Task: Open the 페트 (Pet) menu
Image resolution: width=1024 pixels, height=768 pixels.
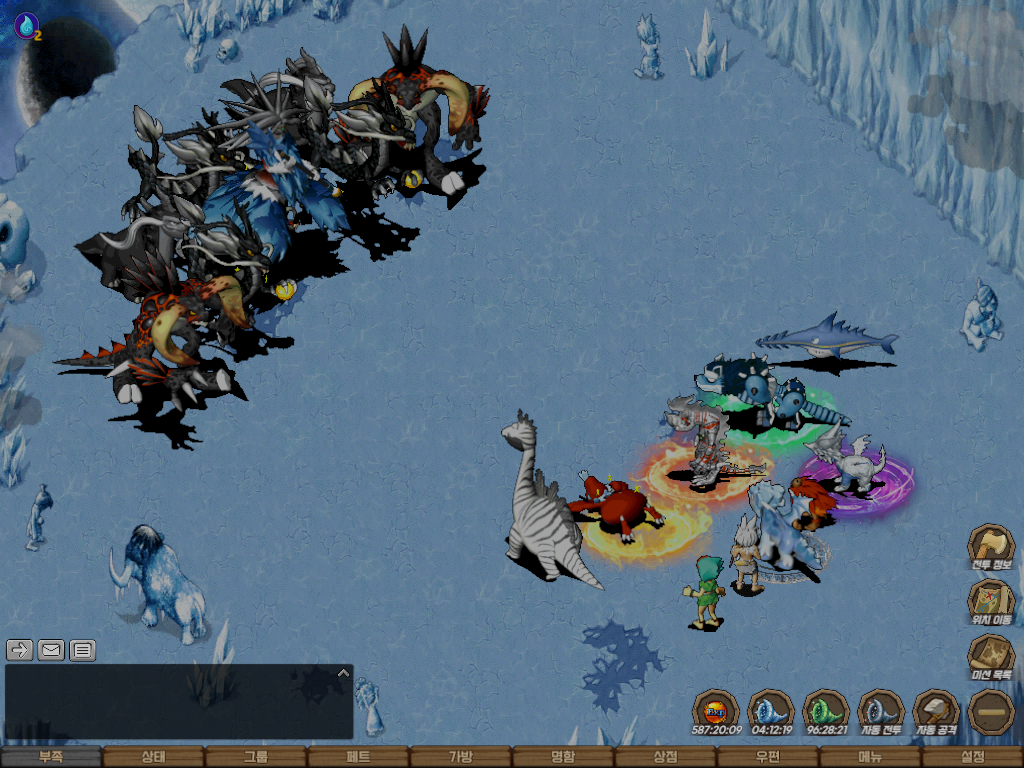Action: [x=358, y=758]
